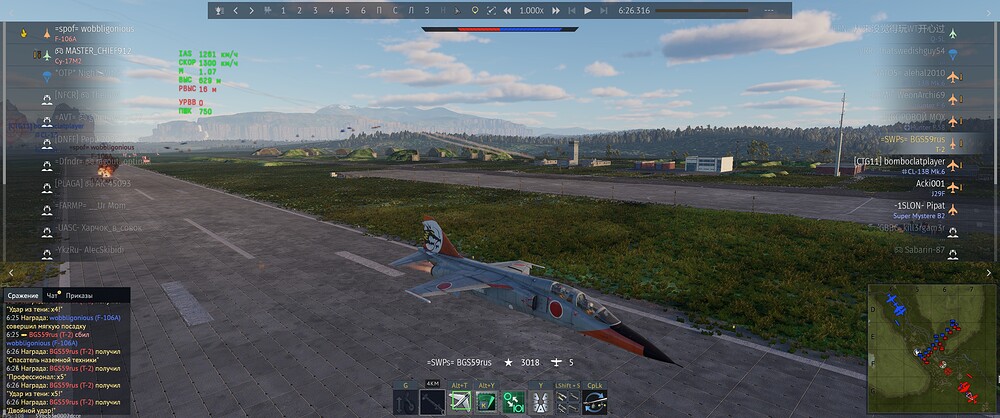This screenshot has height=418, width=1000.
Task: Activate the CpLk weapon switch icon
Action: click(x=594, y=402)
